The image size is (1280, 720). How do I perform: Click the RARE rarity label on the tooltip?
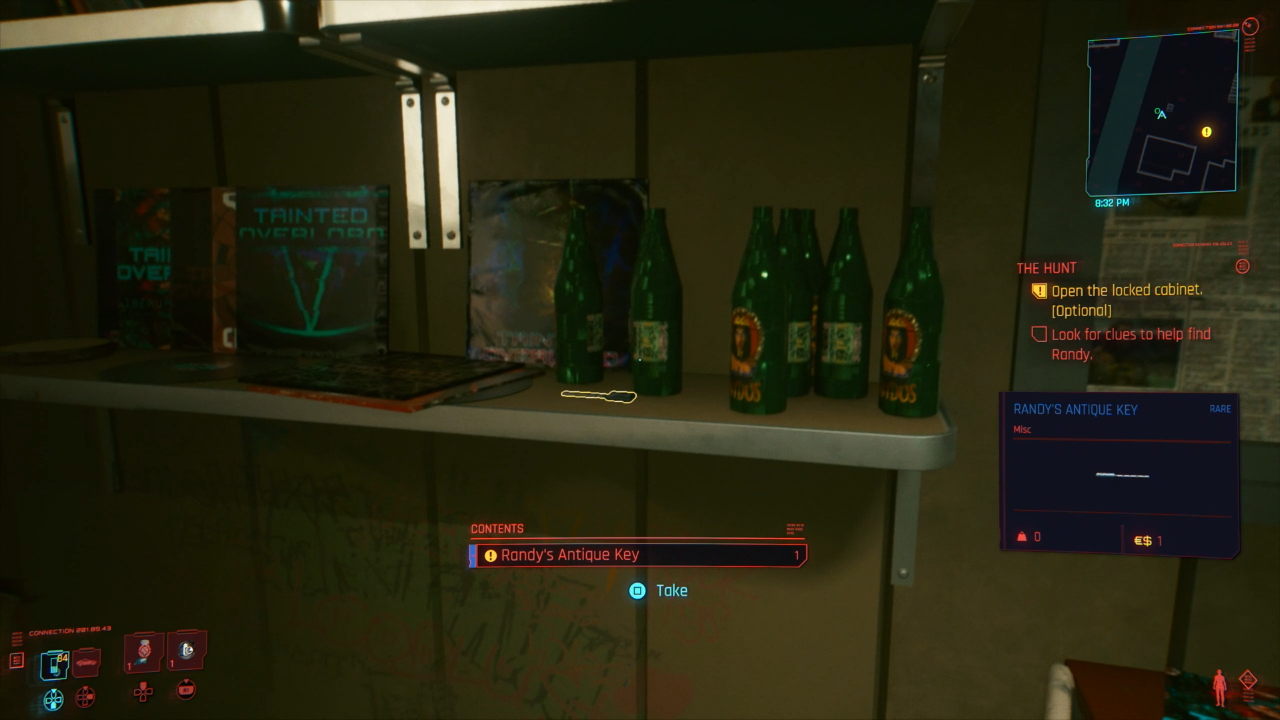point(1220,409)
